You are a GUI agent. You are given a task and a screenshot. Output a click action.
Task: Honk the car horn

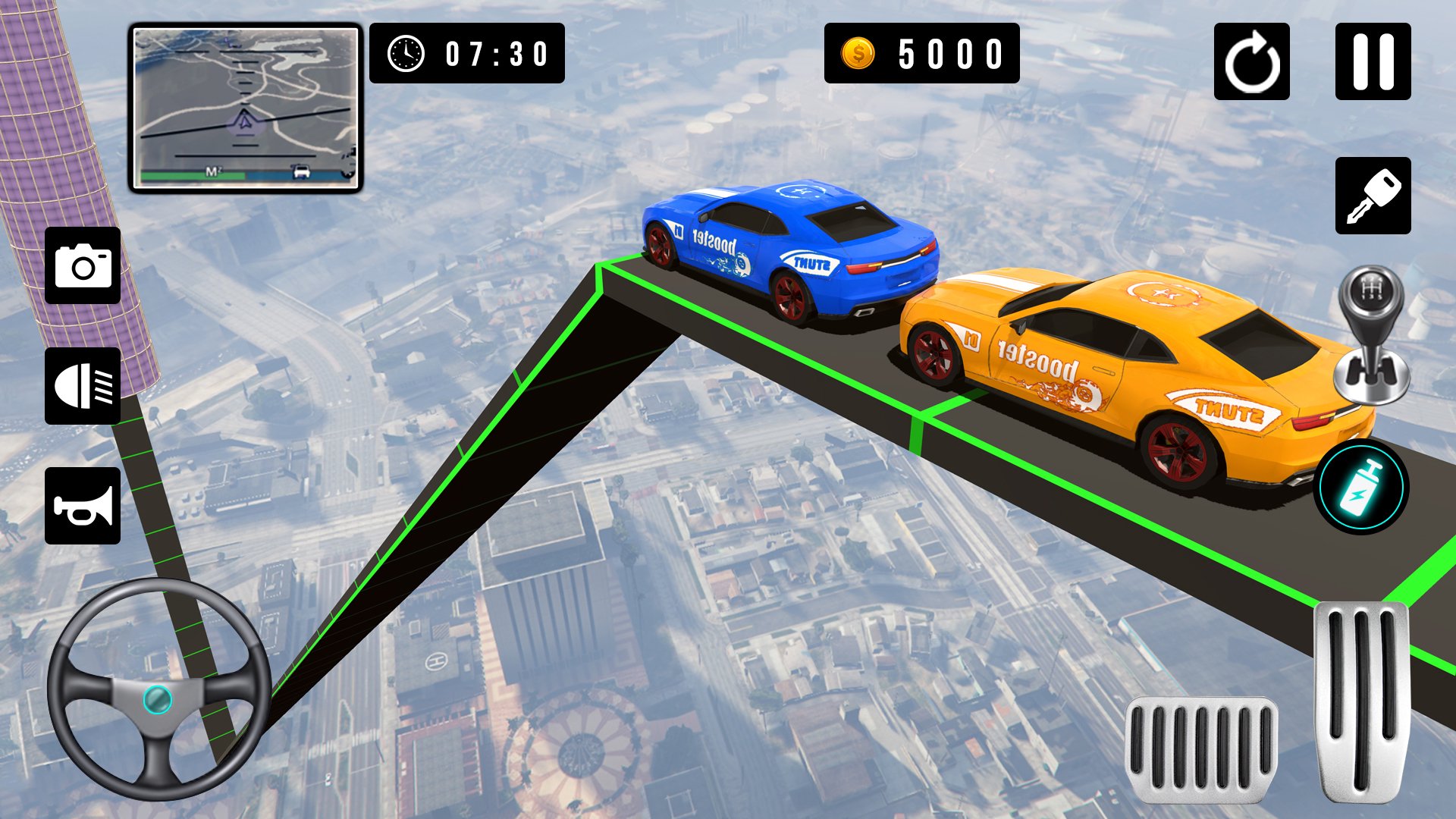tap(82, 506)
